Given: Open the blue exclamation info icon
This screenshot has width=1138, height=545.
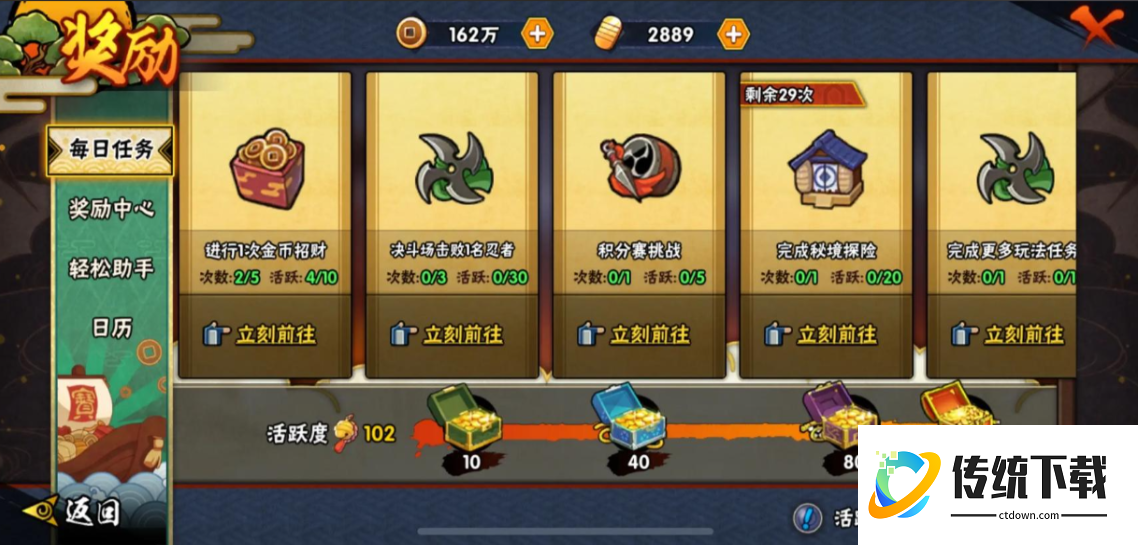Looking at the screenshot, I should click(807, 517).
